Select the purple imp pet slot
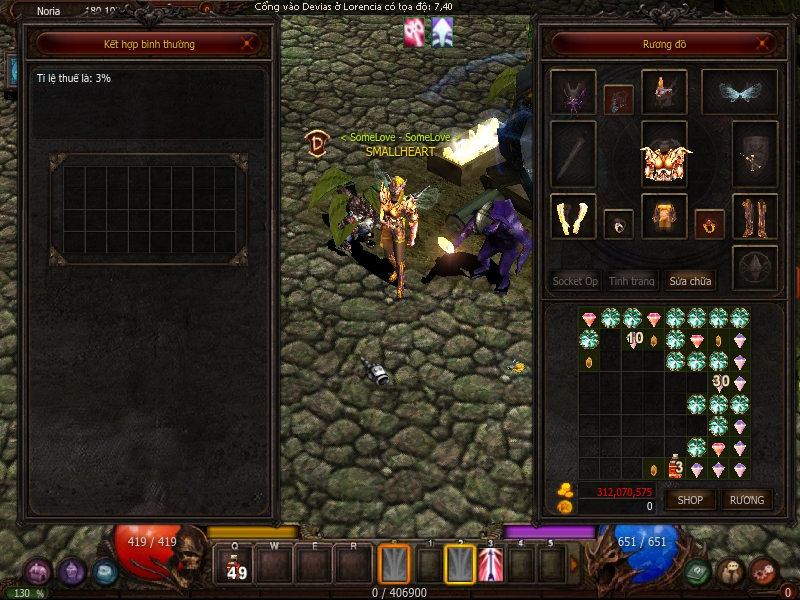The width and height of the screenshot is (800, 600). point(573,94)
